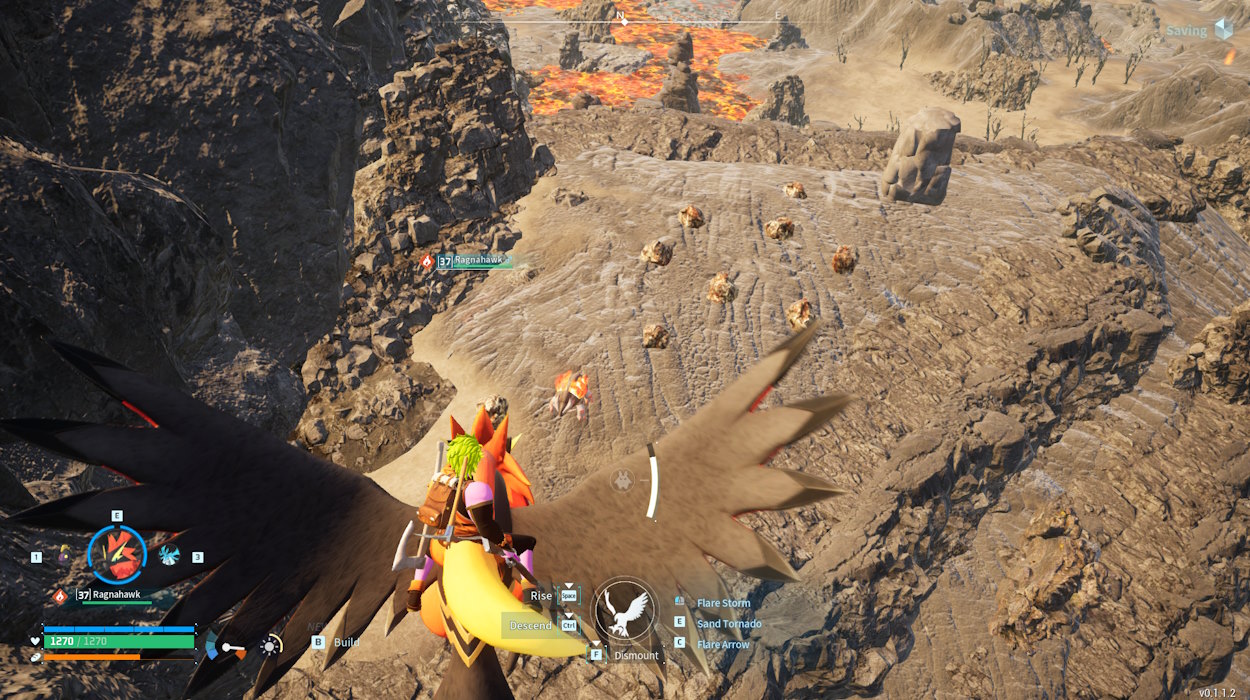This screenshot has width=1250, height=700.
Task: Click the white bird mount emblem
Action: point(625,610)
